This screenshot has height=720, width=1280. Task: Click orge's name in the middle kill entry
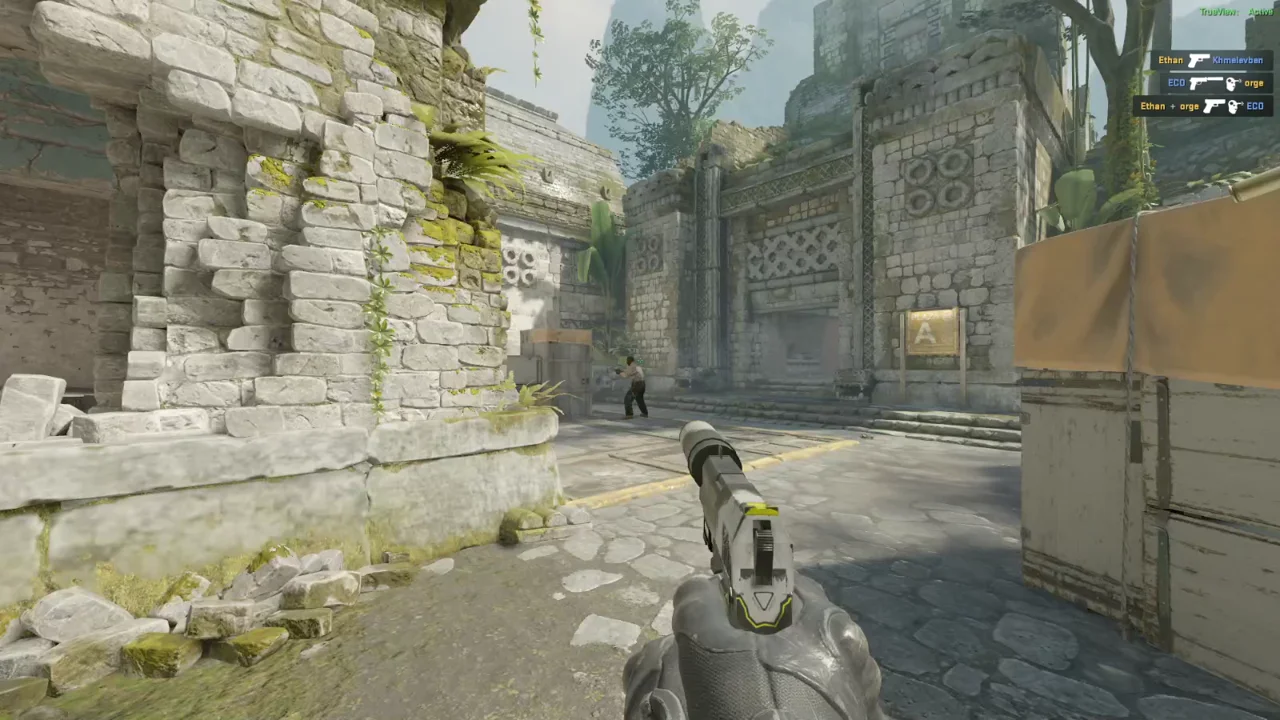(x=1253, y=83)
